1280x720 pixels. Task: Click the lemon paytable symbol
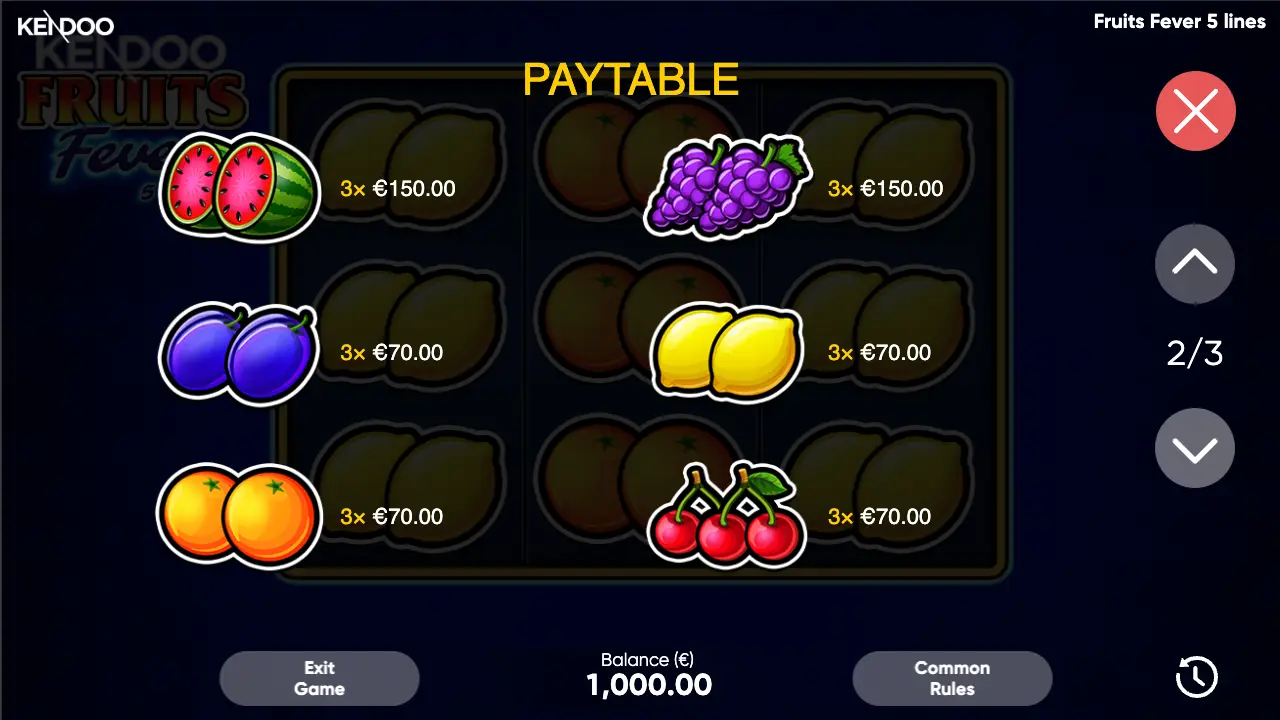[x=725, y=352]
